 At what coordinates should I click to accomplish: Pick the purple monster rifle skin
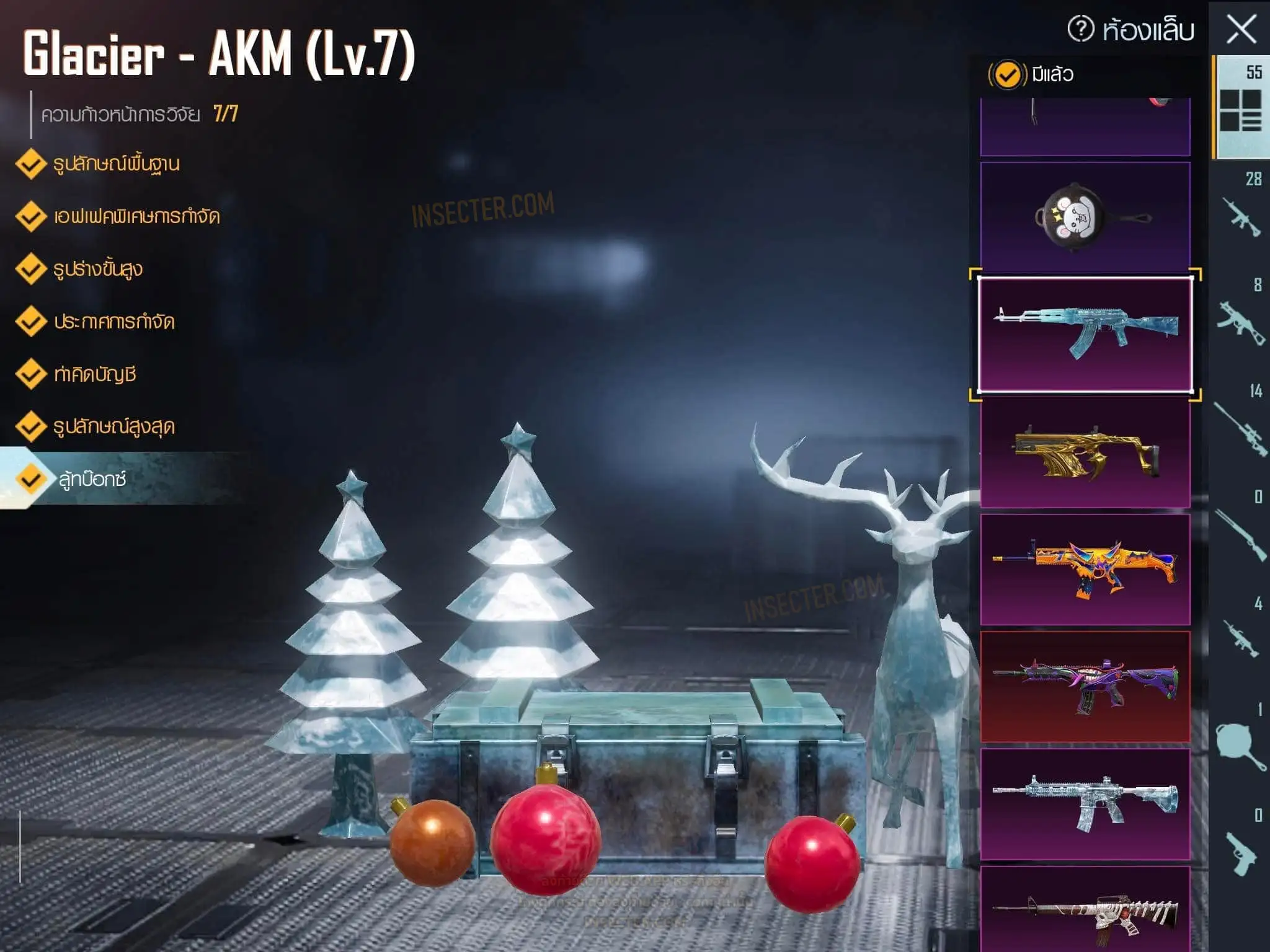click(1085, 687)
